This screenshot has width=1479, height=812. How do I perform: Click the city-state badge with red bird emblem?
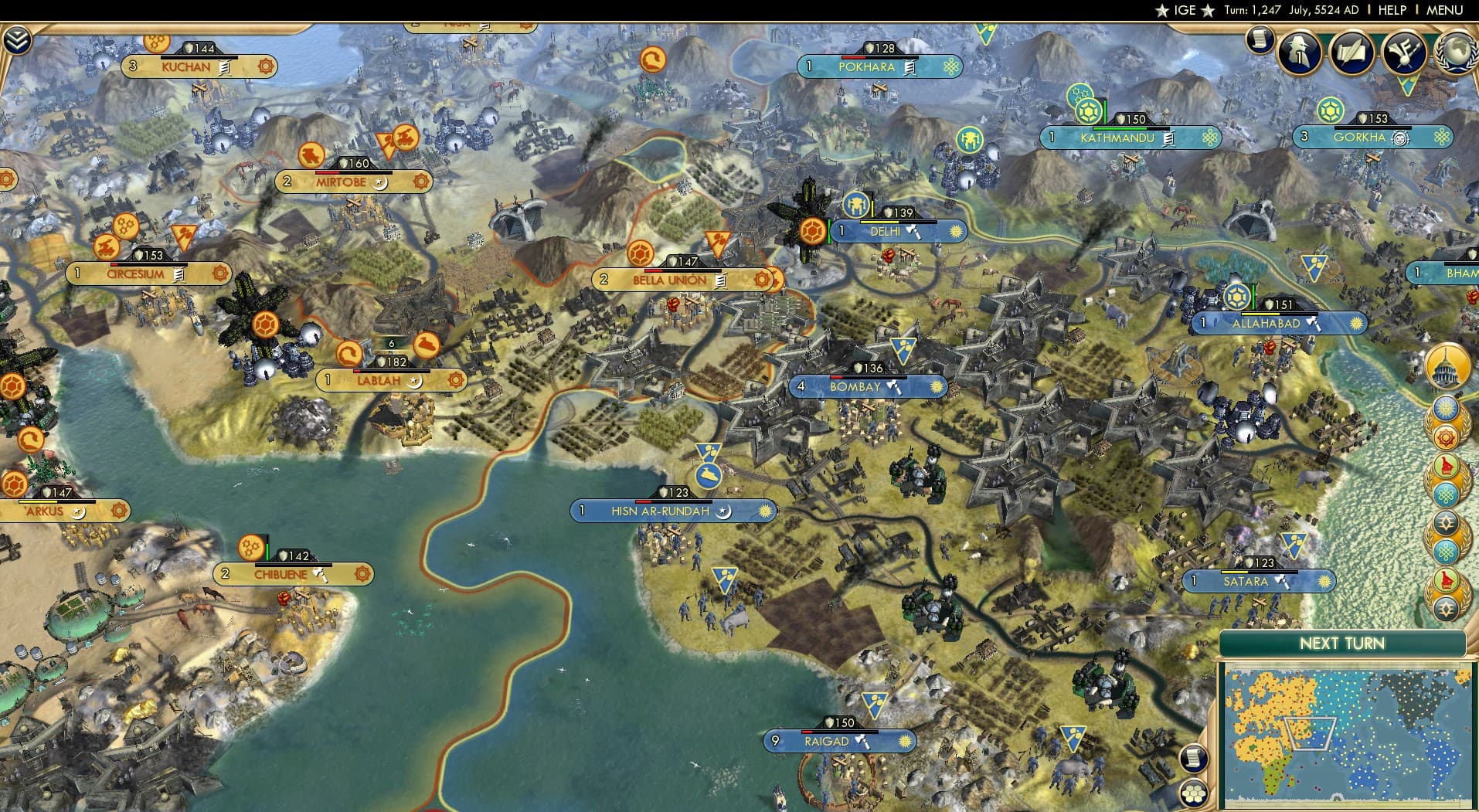coord(1446,467)
